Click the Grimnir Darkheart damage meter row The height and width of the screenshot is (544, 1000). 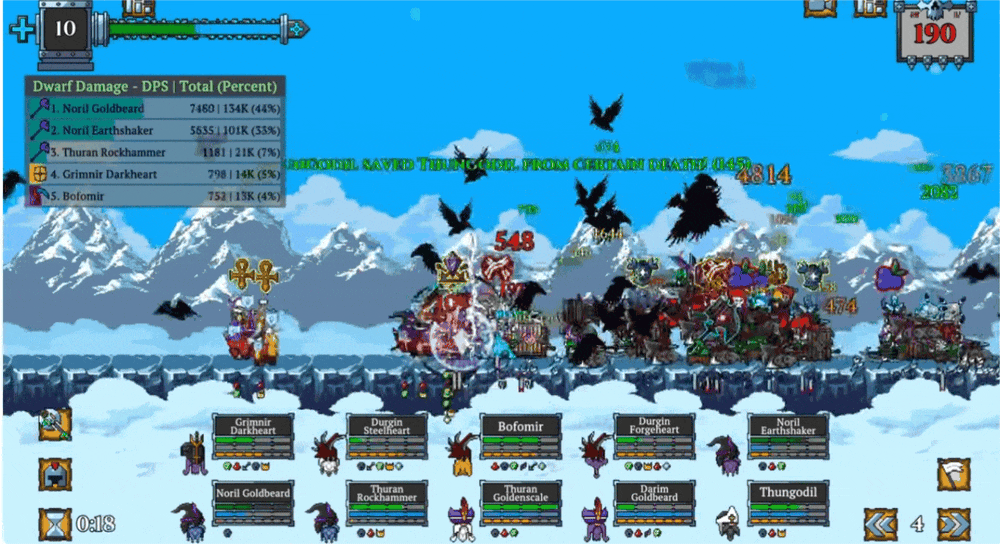(x=156, y=174)
